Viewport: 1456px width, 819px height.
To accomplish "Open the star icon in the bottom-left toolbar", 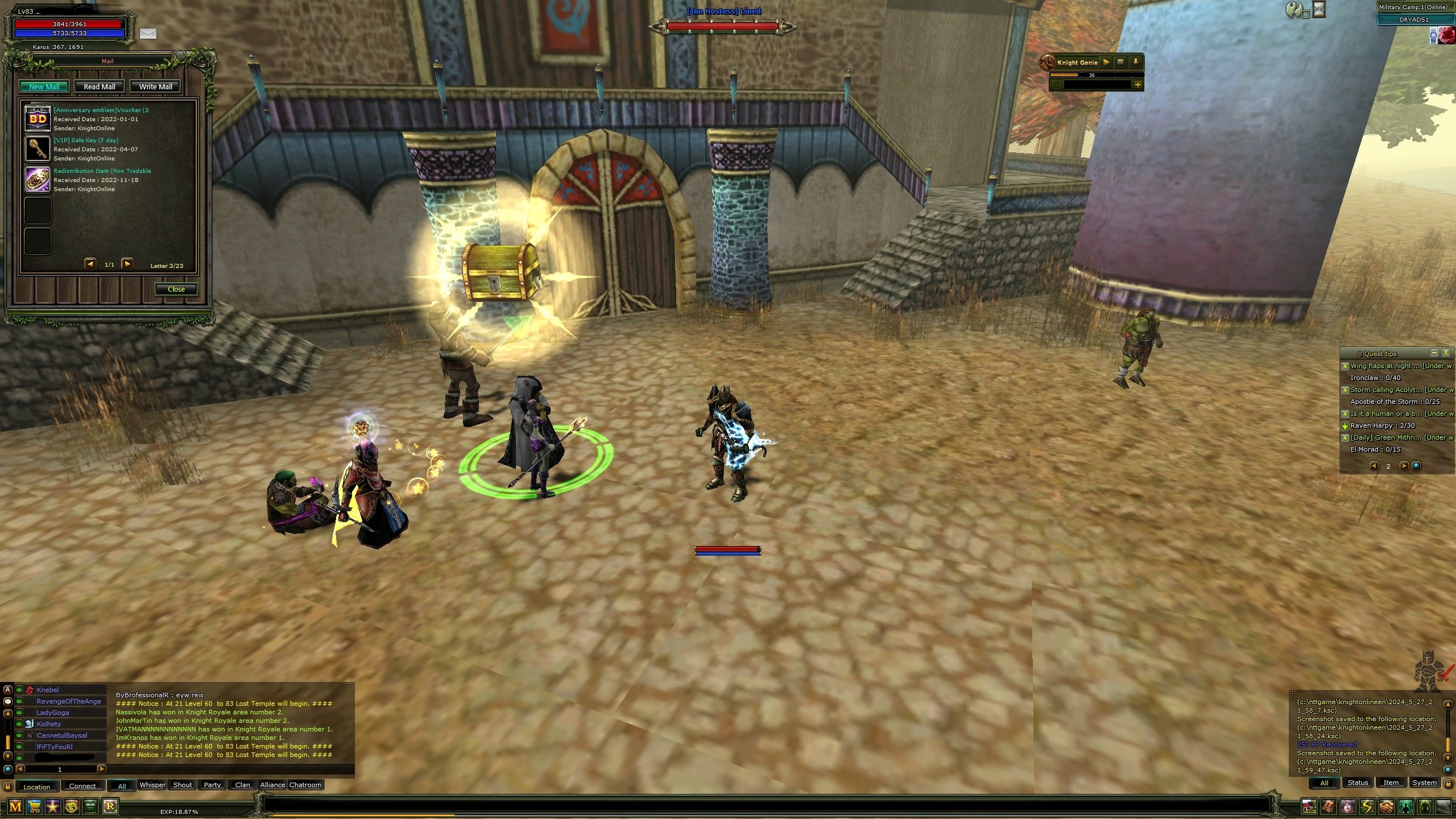I will [52, 807].
